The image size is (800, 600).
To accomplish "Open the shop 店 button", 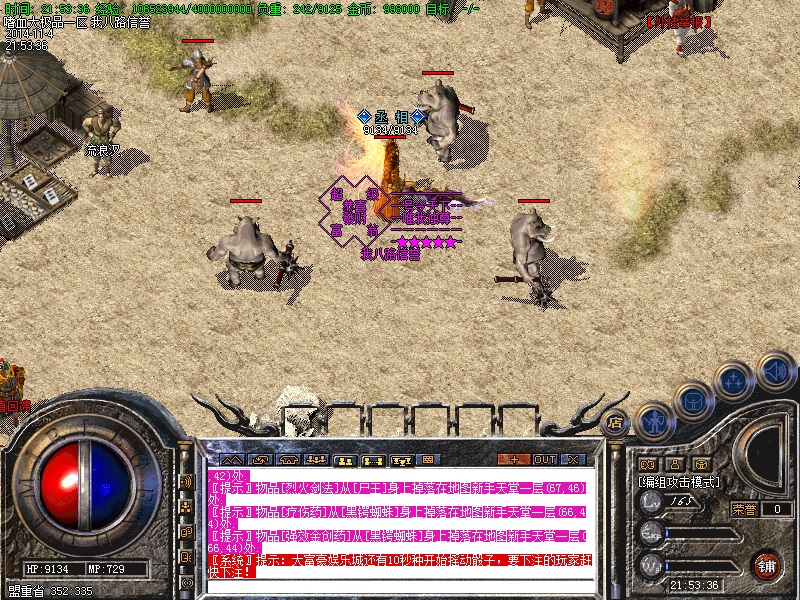I will pos(616,421).
